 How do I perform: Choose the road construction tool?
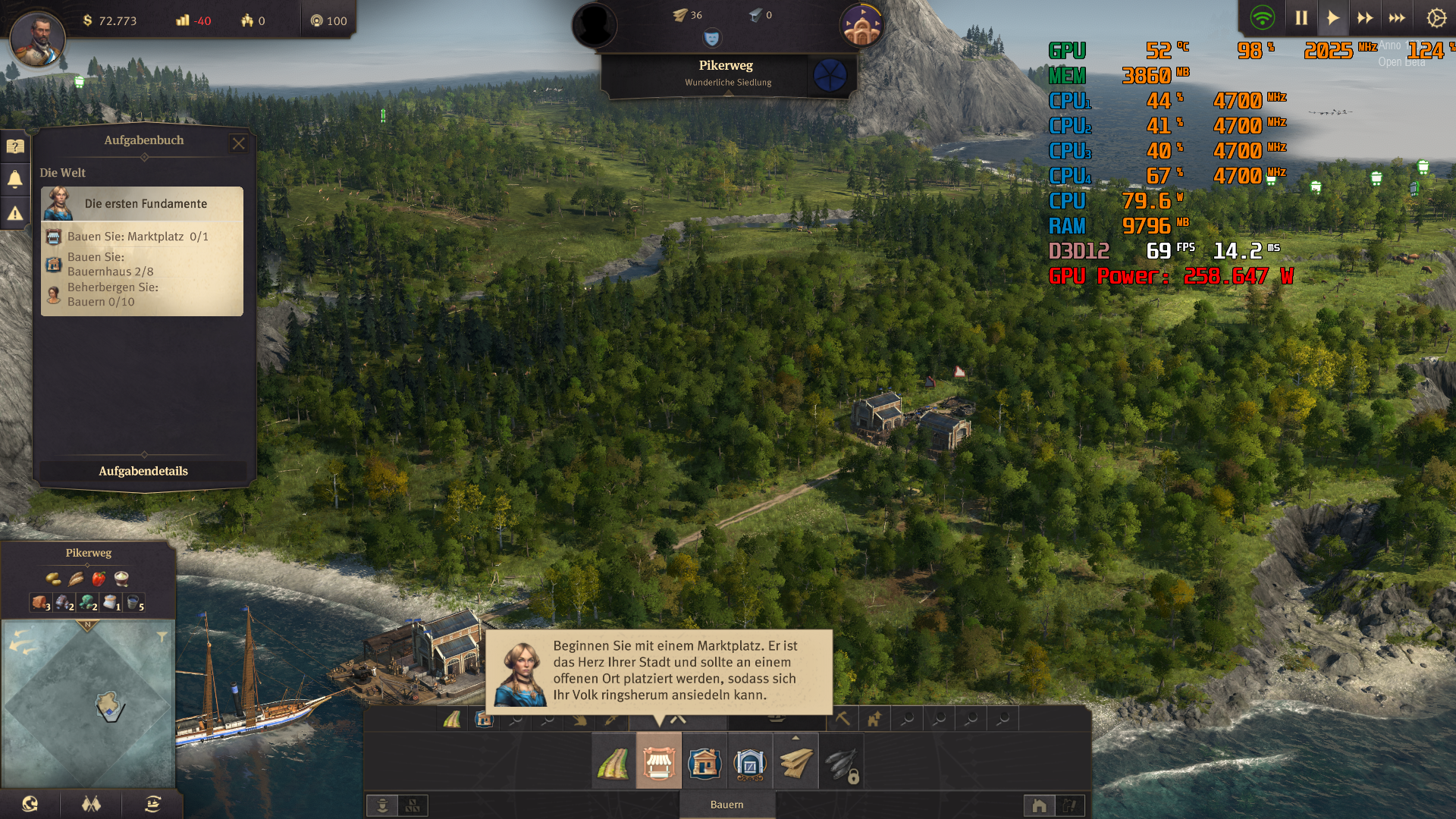[x=613, y=762]
